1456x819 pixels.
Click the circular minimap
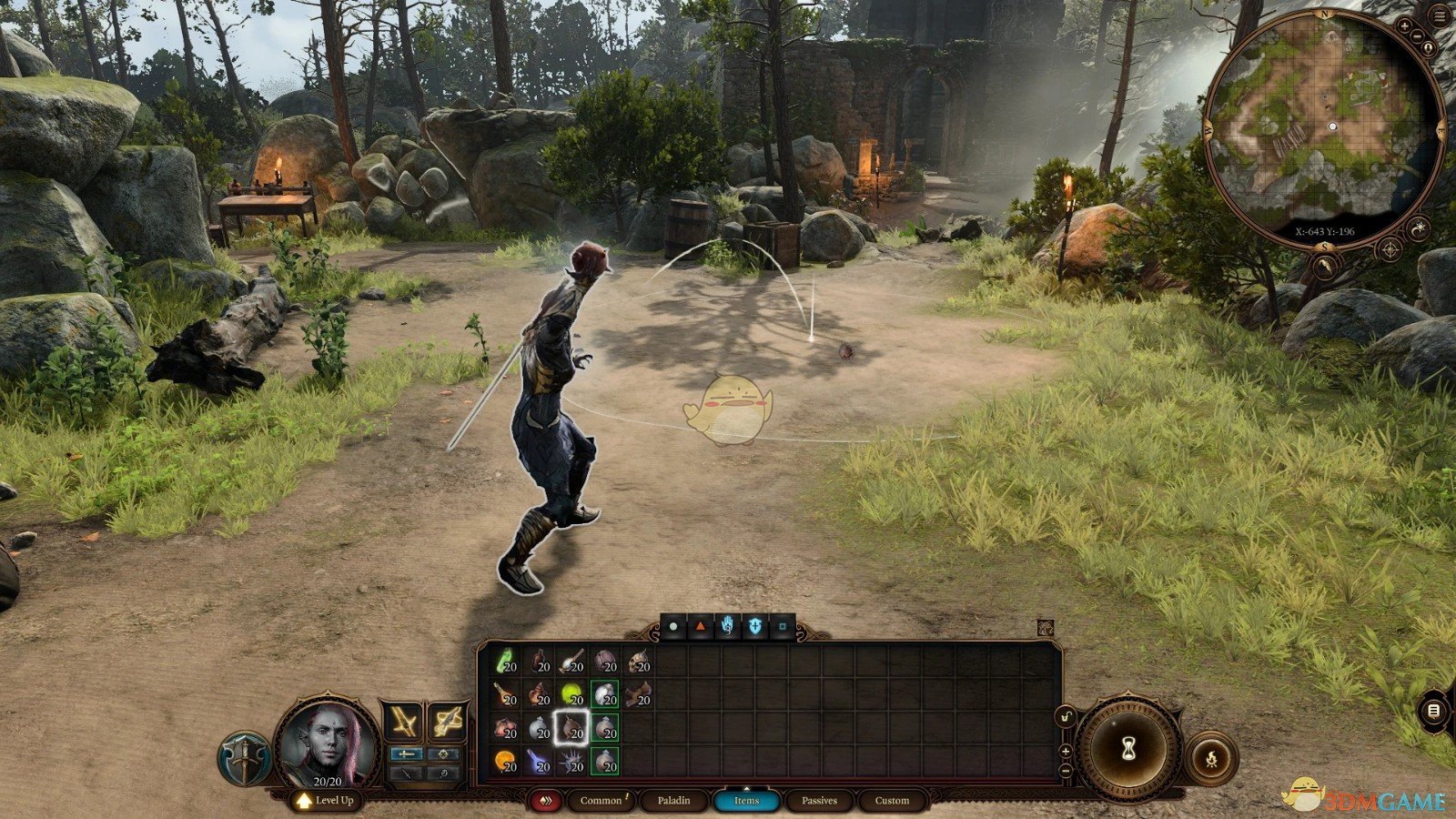pos(1324,127)
